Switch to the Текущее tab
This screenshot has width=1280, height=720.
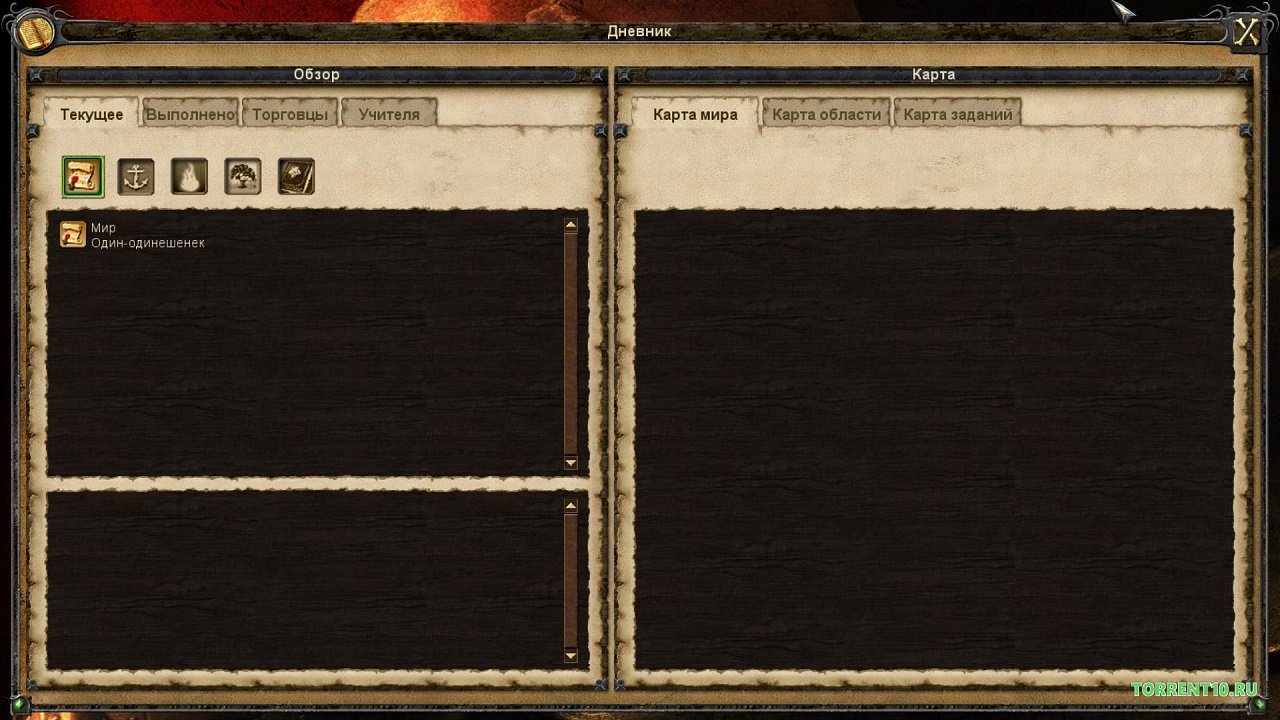[x=91, y=114]
